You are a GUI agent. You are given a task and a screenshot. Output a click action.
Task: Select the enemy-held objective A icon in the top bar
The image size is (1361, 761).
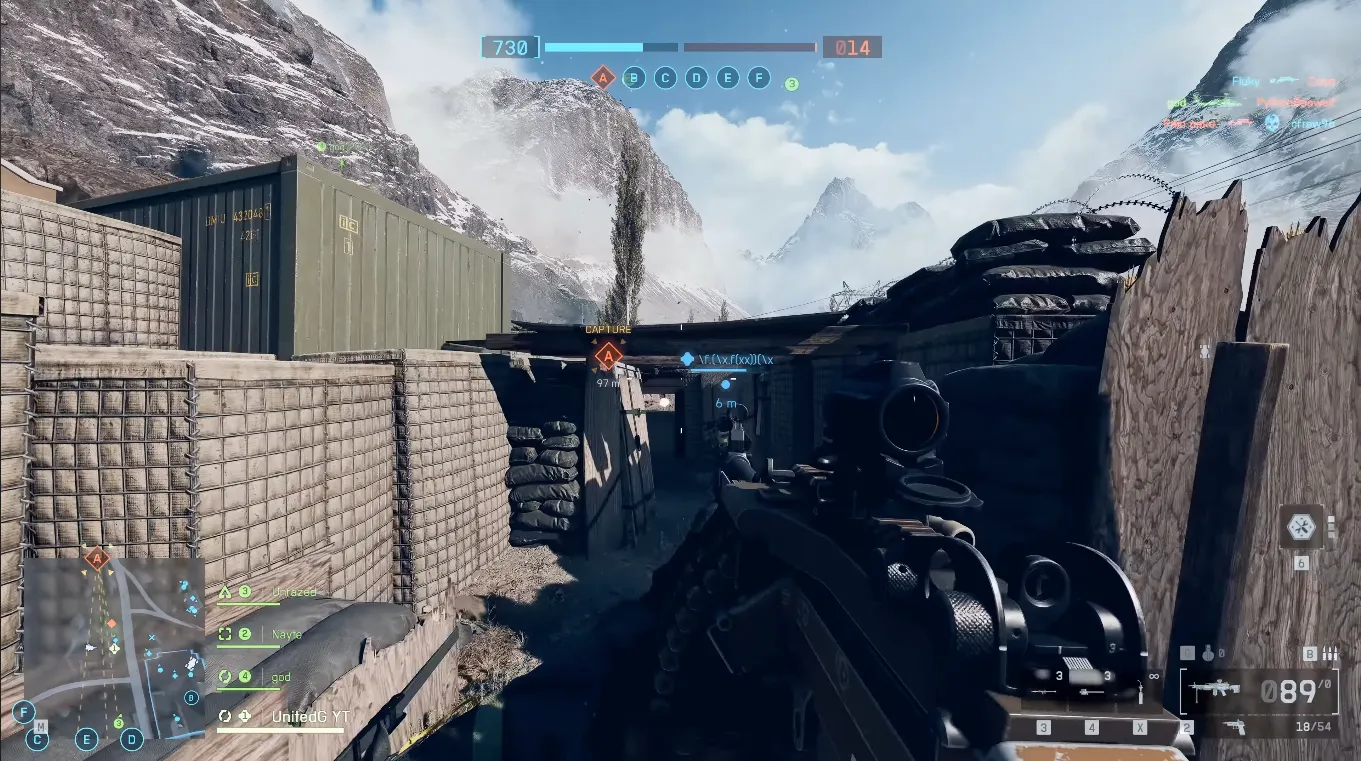[x=602, y=77]
